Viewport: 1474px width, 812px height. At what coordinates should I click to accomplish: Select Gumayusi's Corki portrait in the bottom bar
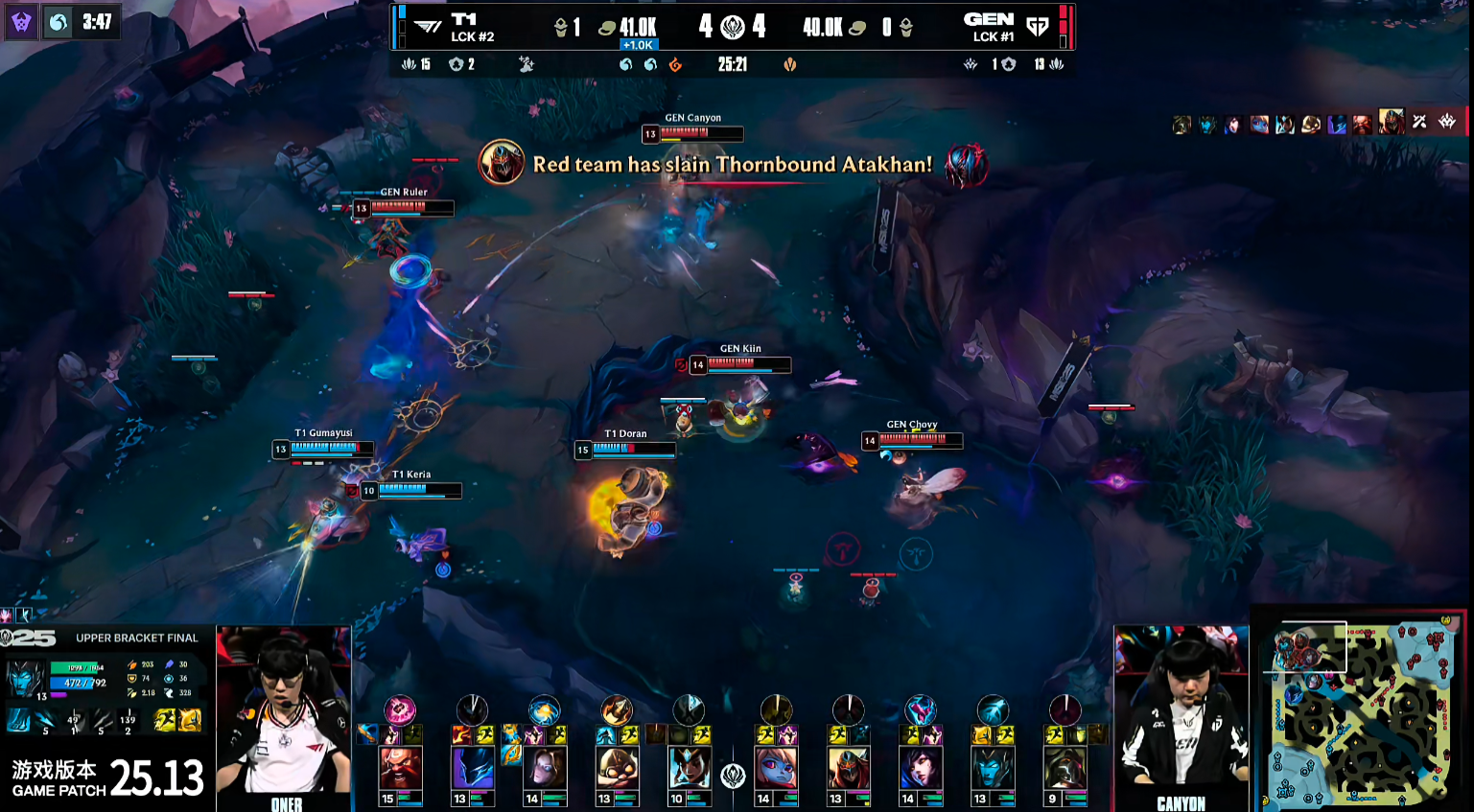coord(616,768)
